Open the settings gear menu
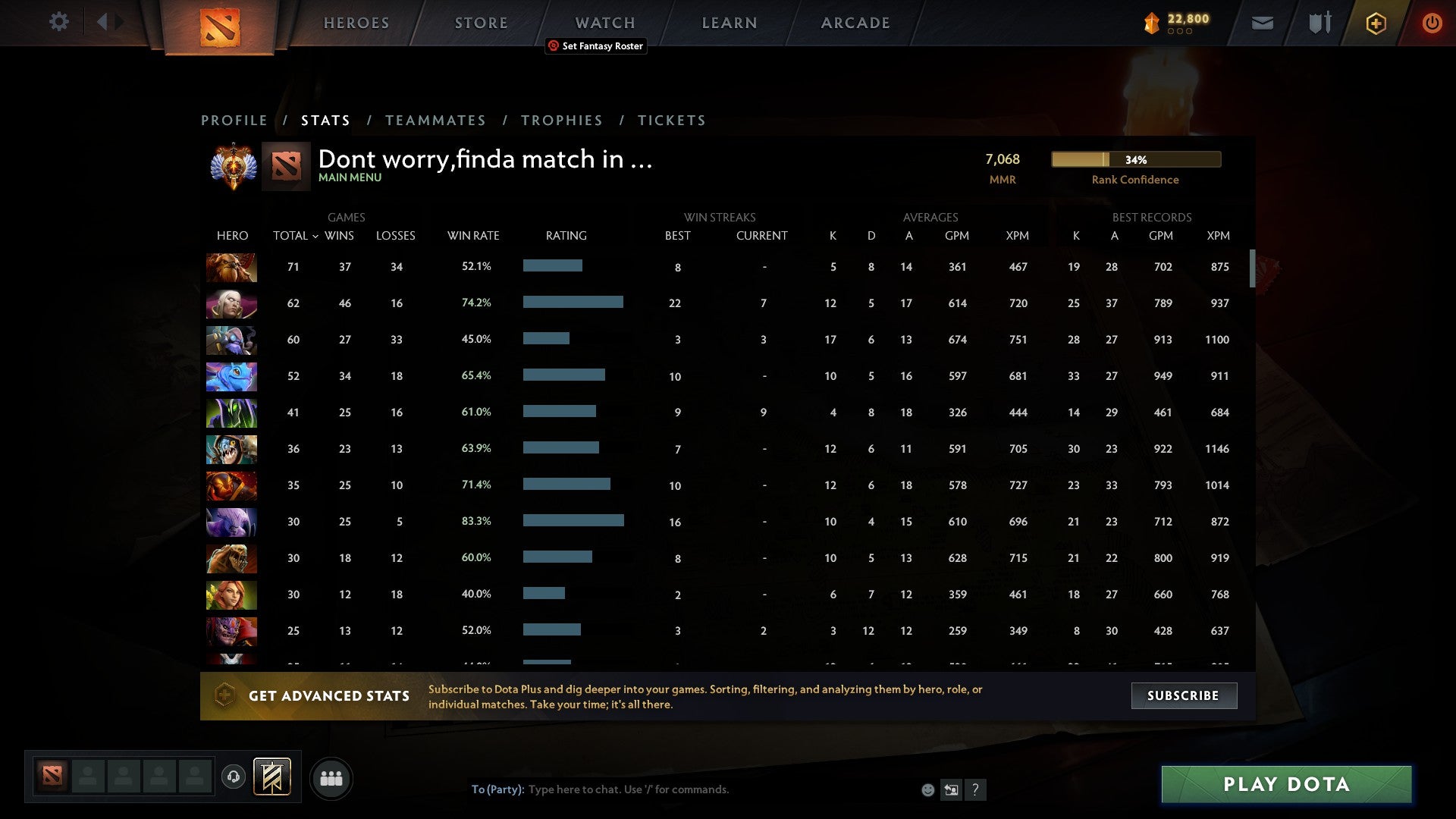Viewport: 1456px width, 819px height. point(59,22)
